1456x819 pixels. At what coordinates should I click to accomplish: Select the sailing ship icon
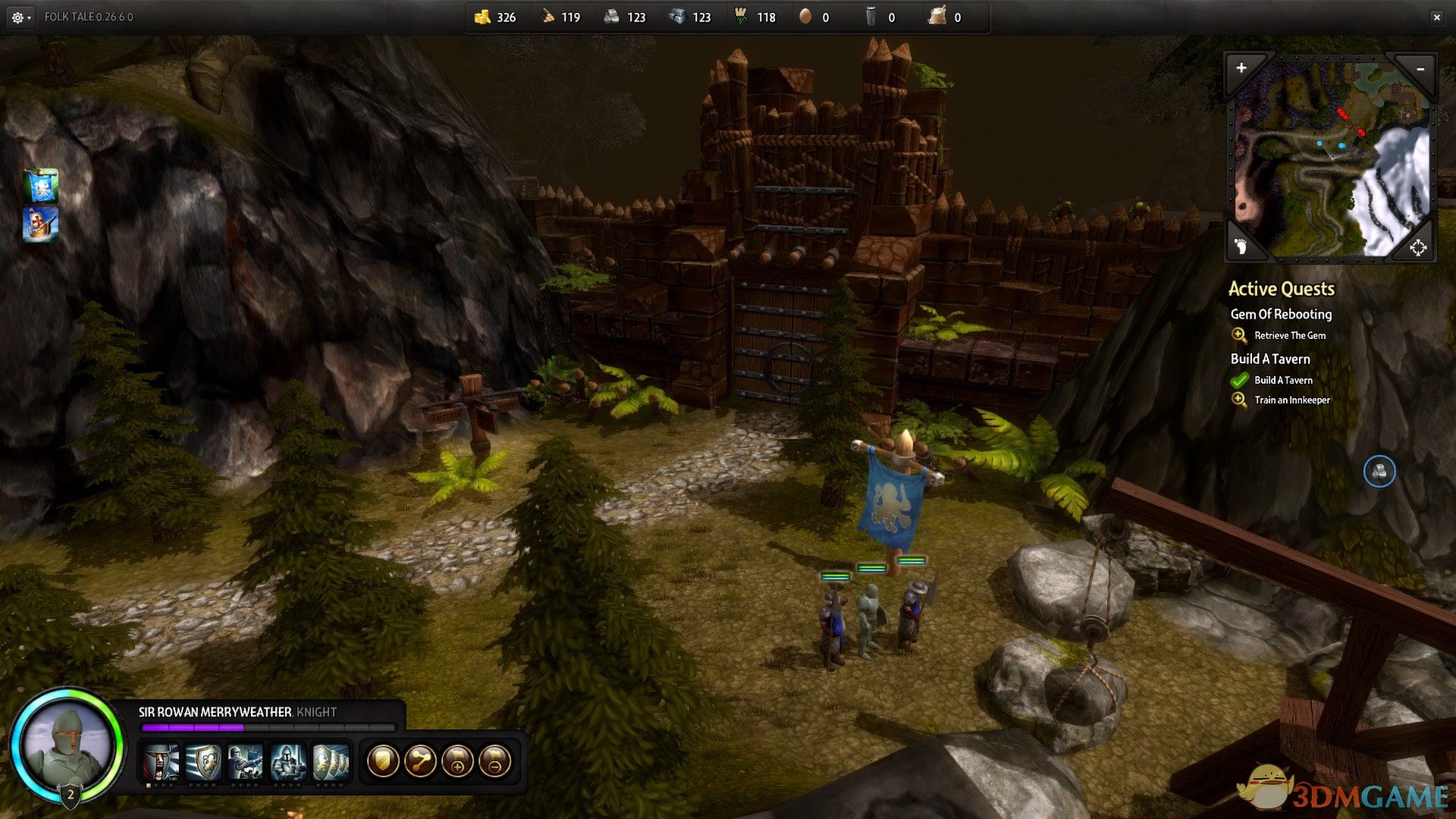(41, 224)
